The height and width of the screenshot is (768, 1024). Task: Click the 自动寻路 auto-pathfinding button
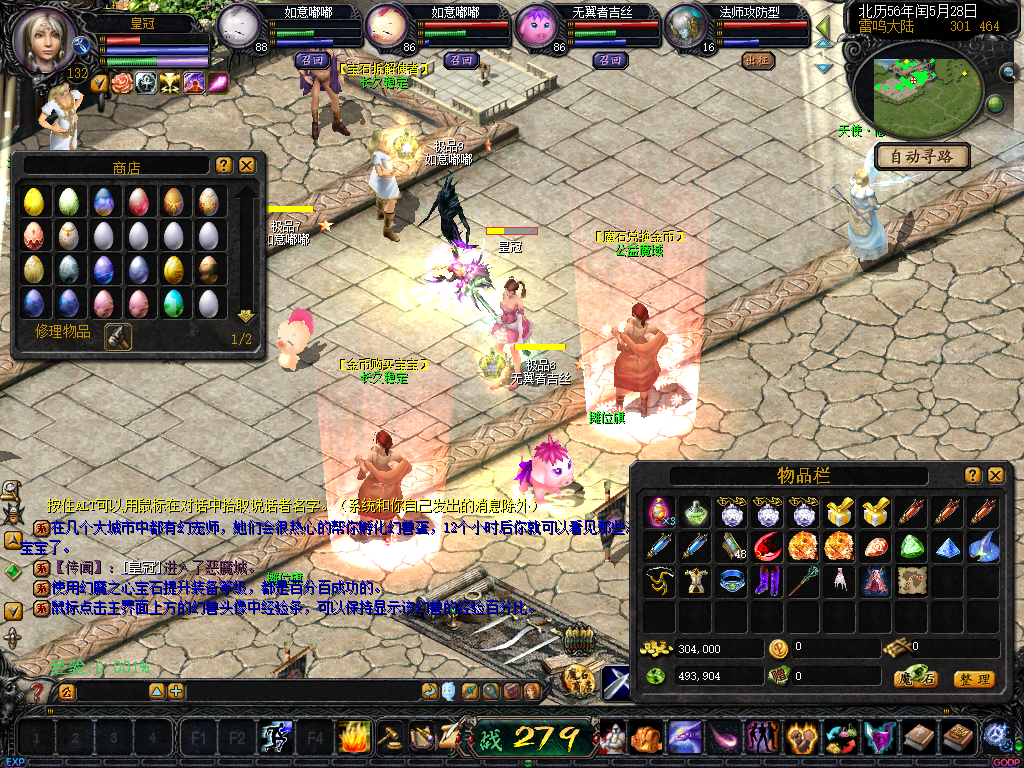click(x=922, y=156)
